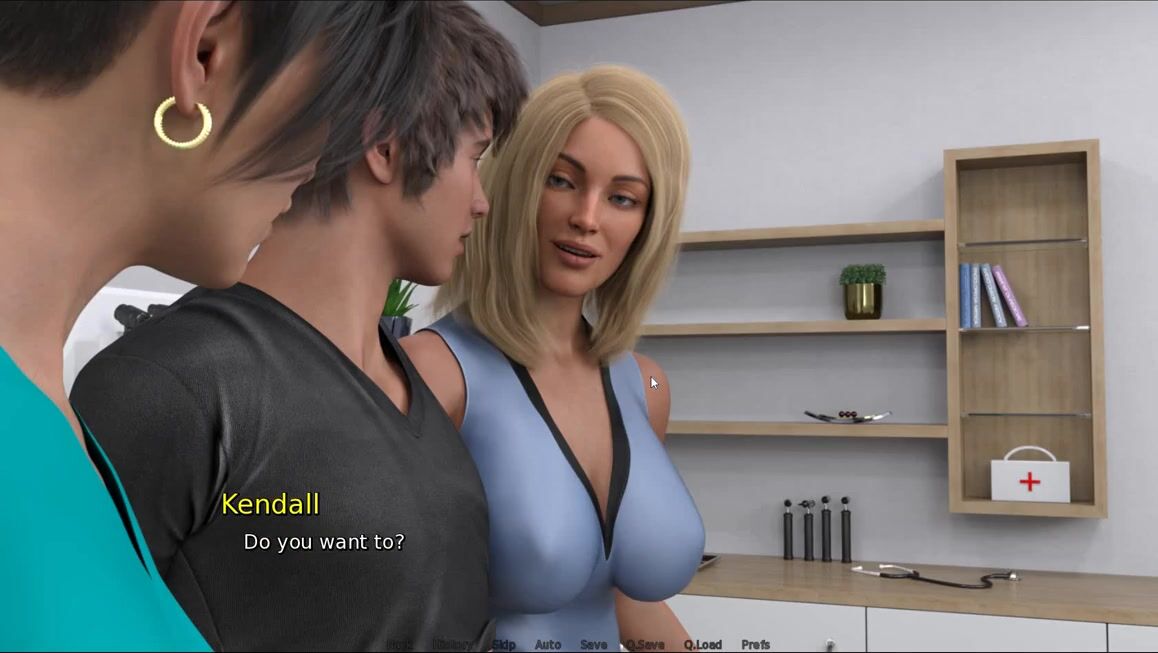1158x653 pixels.
Task: Enable Auto-advance dialogue
Action: [548, 645]
